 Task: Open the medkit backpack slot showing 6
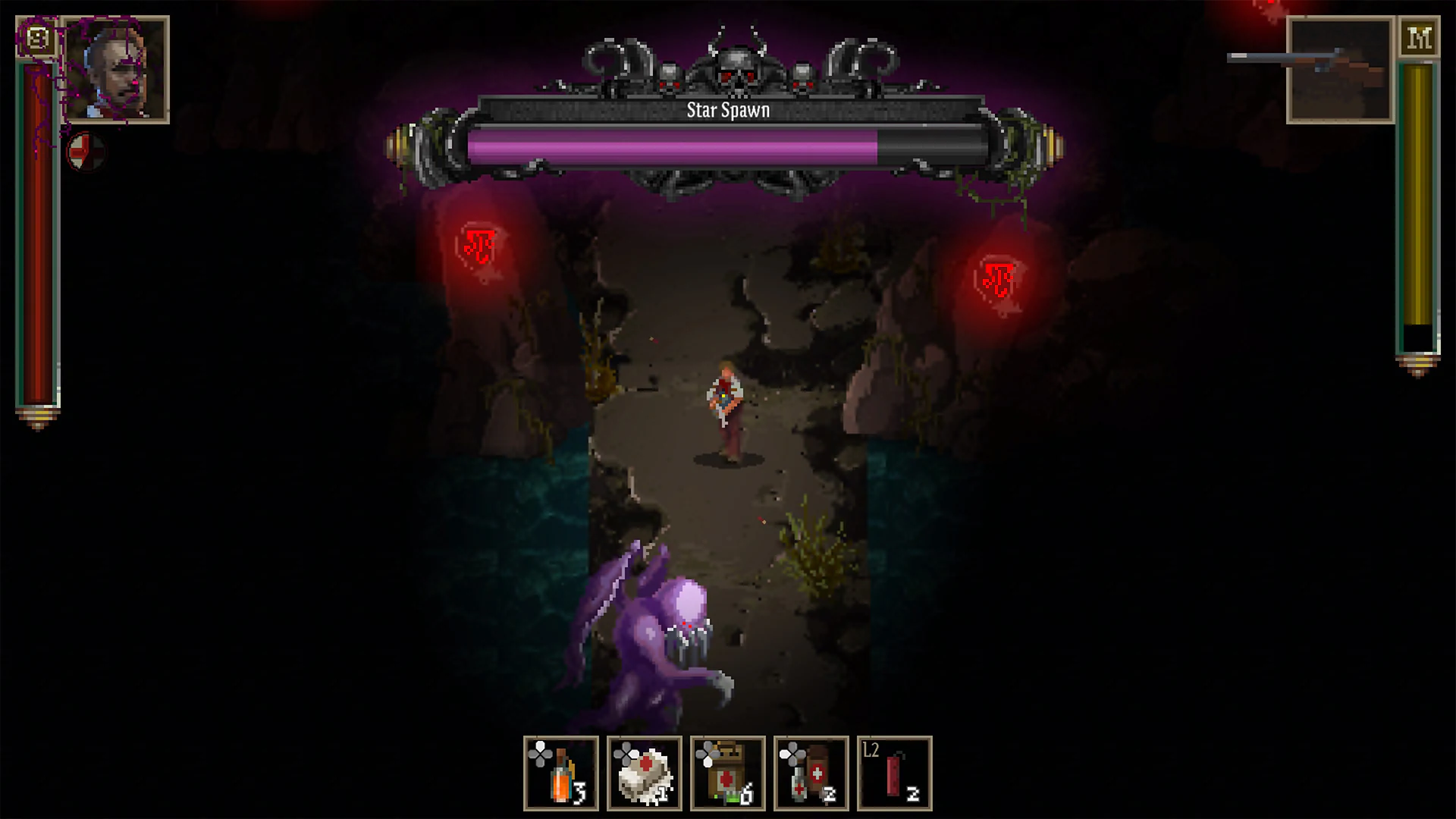(730, 773)
